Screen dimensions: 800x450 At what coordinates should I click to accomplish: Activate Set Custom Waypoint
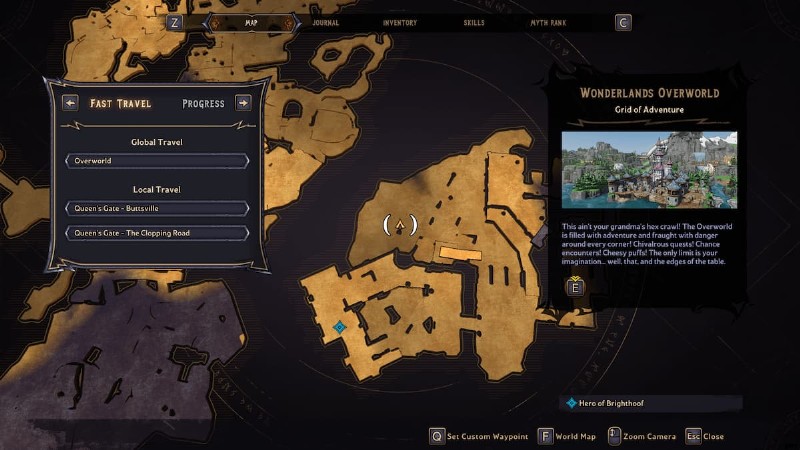[x=481, y=436]
